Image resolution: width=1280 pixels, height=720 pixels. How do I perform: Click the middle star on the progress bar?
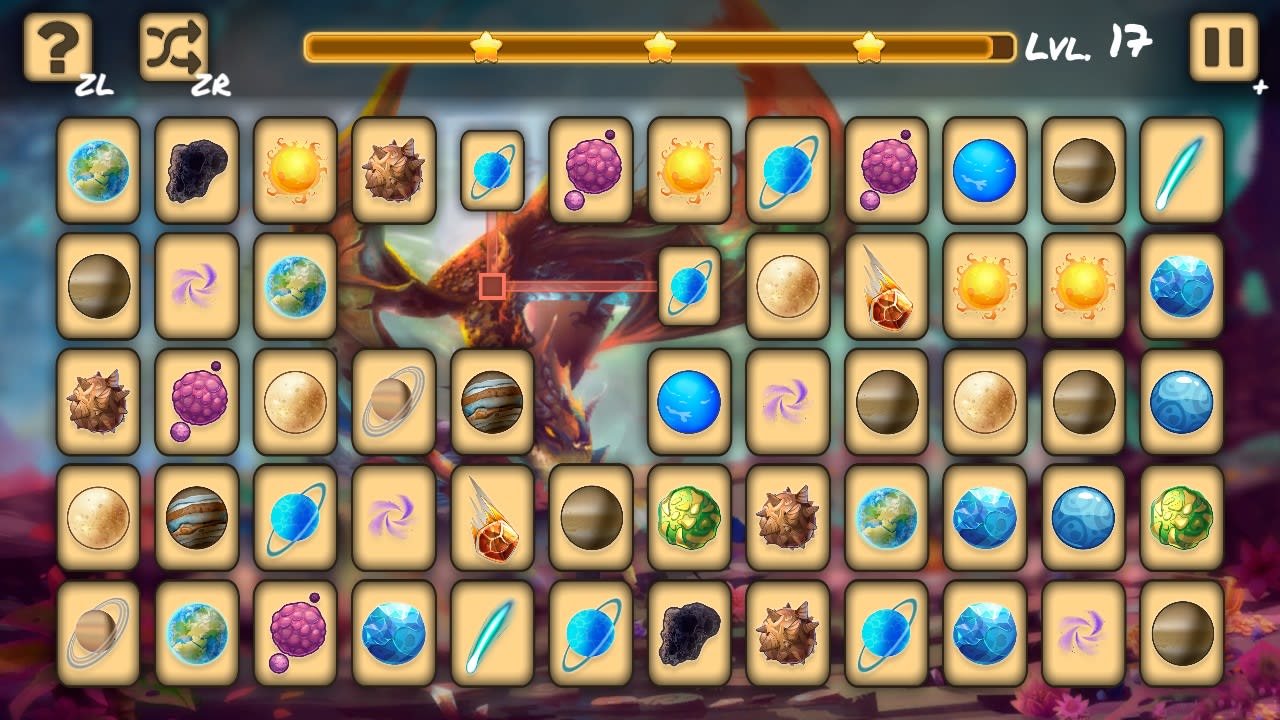coord(662,44)
